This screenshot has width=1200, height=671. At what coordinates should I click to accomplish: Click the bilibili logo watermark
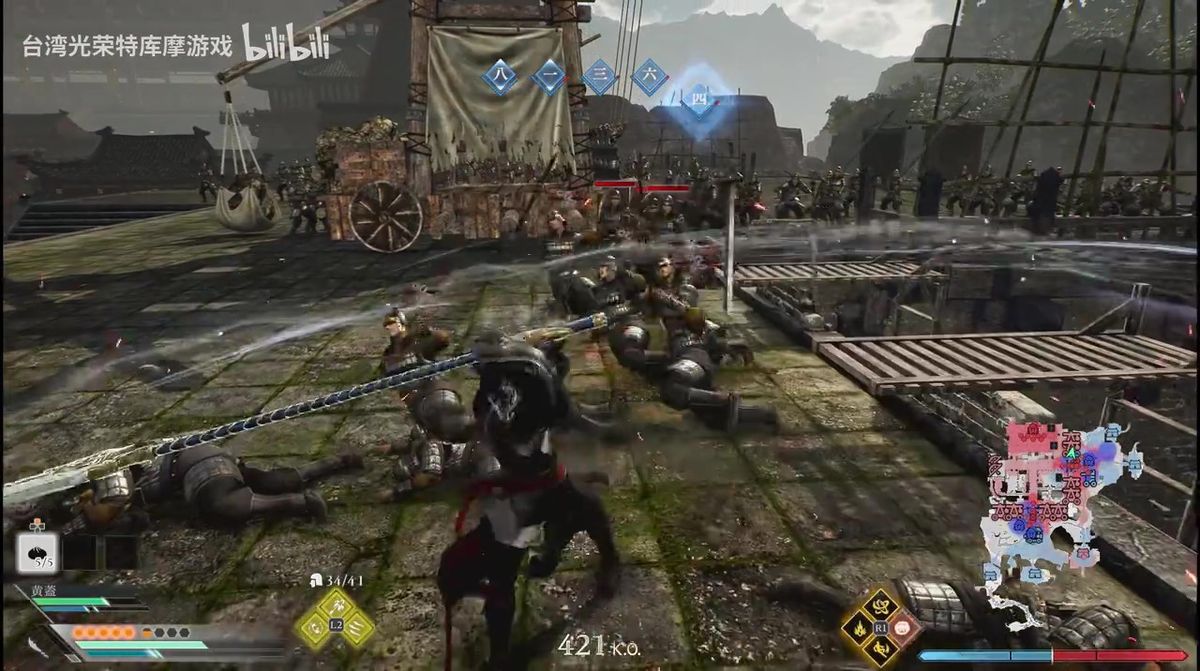285,41
